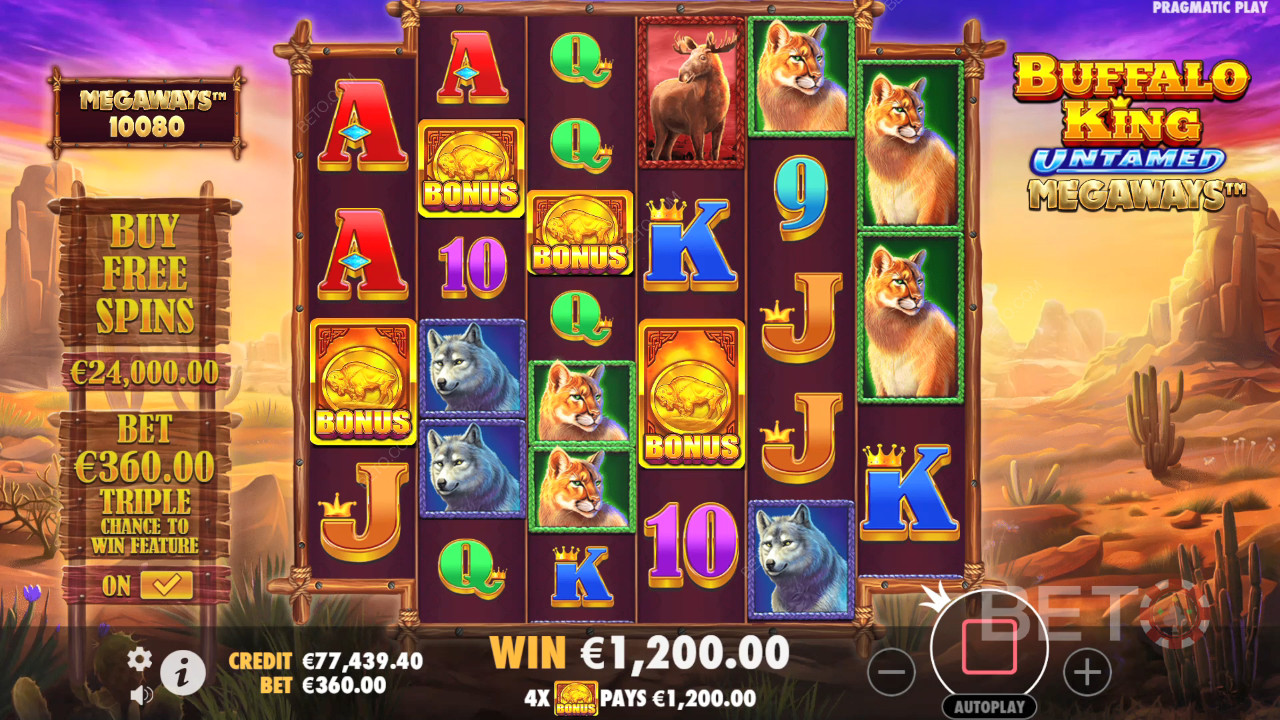1280x720 pixels.
Task: Mute the sound speaker icon
Action: (x=141, y=694)
